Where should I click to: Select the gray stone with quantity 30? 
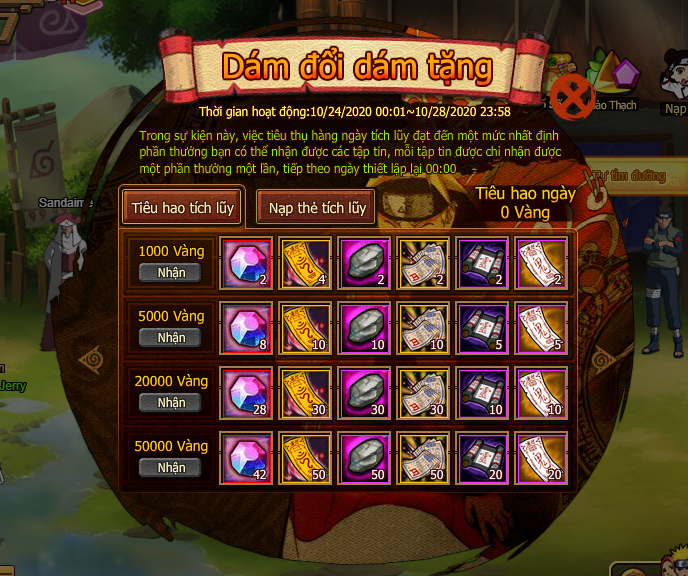tap(363, 393)
